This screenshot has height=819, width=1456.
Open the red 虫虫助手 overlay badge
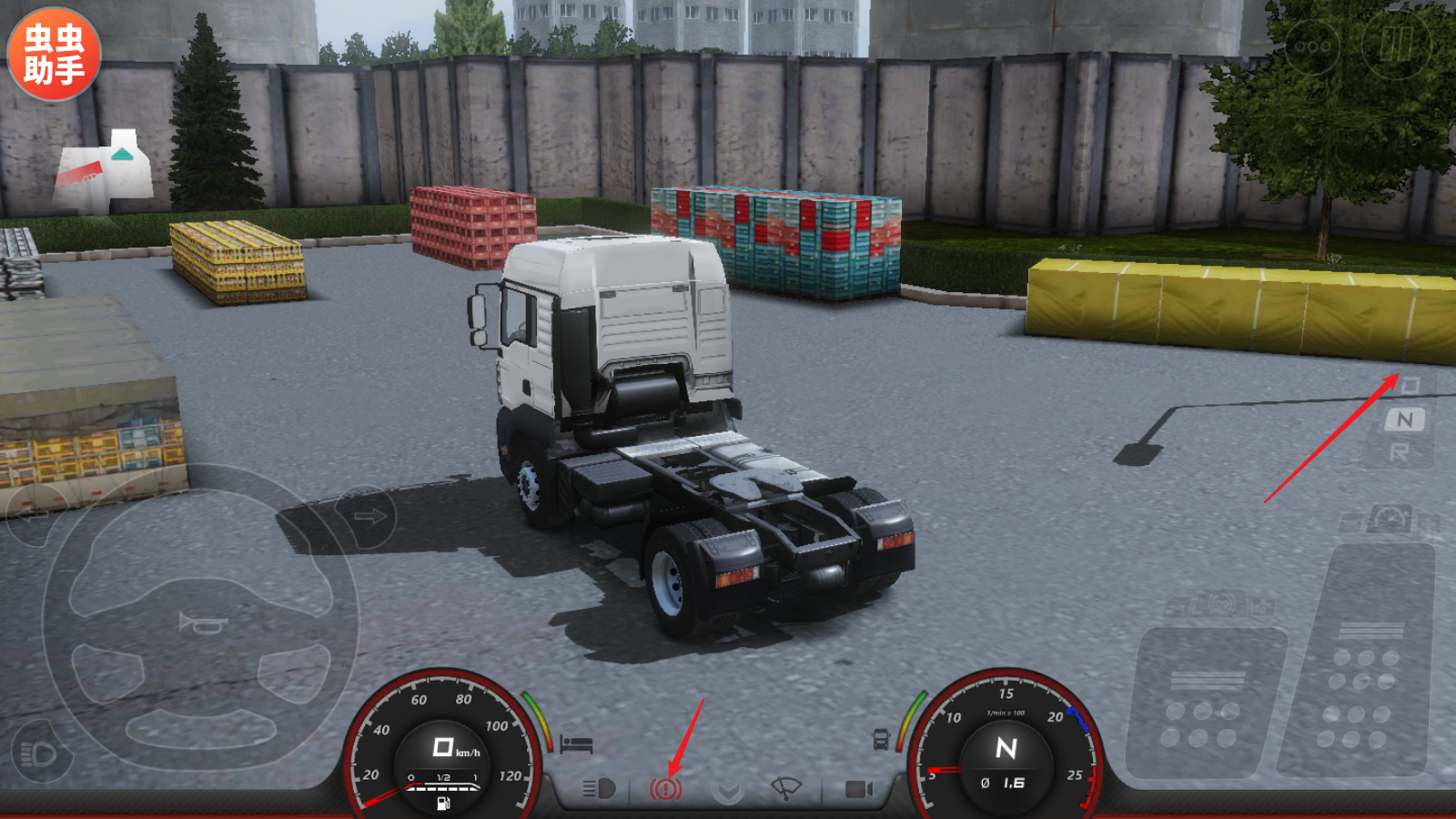(x=54, y=54)
